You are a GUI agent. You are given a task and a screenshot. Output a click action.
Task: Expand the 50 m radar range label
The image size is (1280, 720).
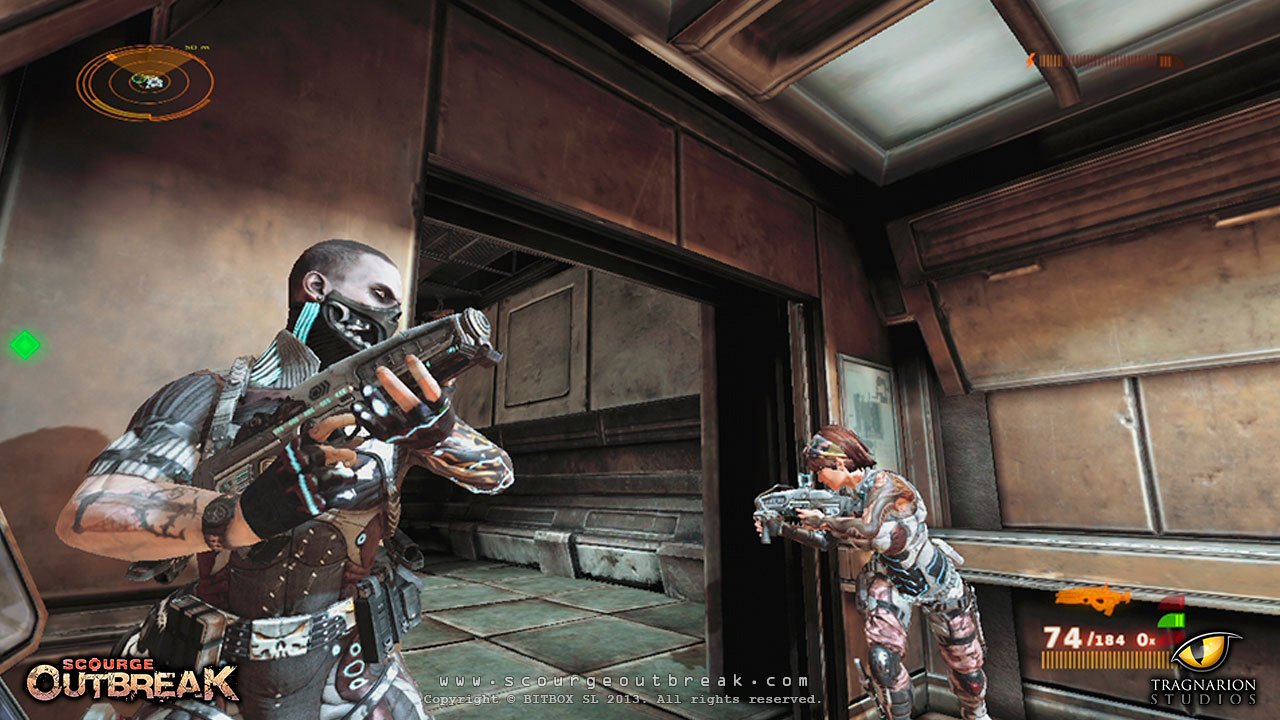click(x=196, y=47)
